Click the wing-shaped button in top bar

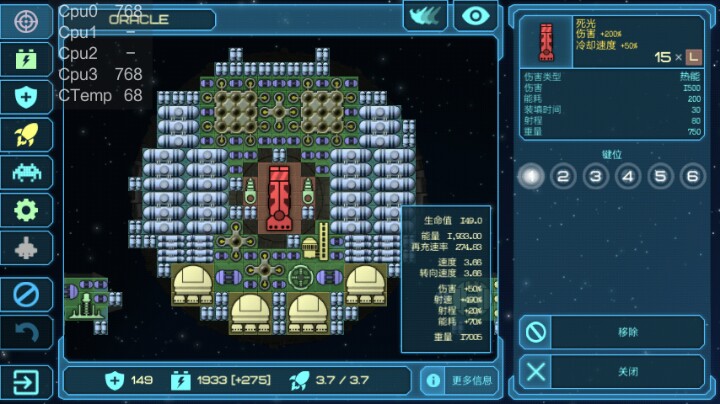(425, 15)
